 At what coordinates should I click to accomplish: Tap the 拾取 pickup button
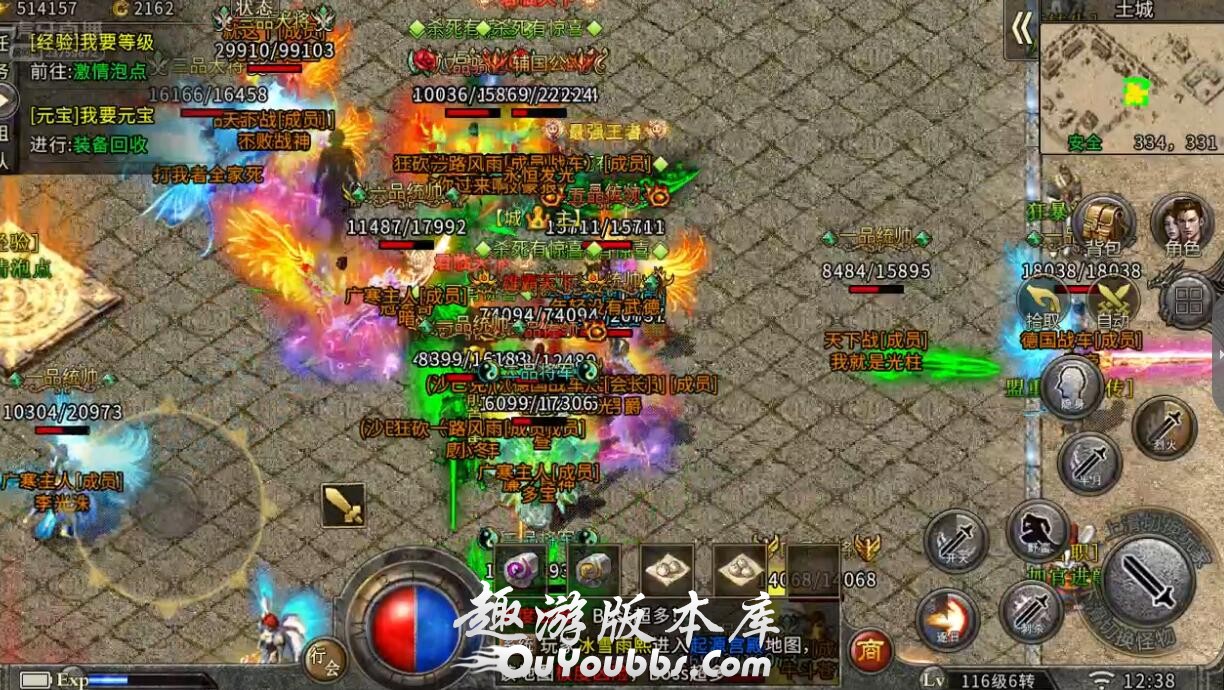(x=1043, y=300)
